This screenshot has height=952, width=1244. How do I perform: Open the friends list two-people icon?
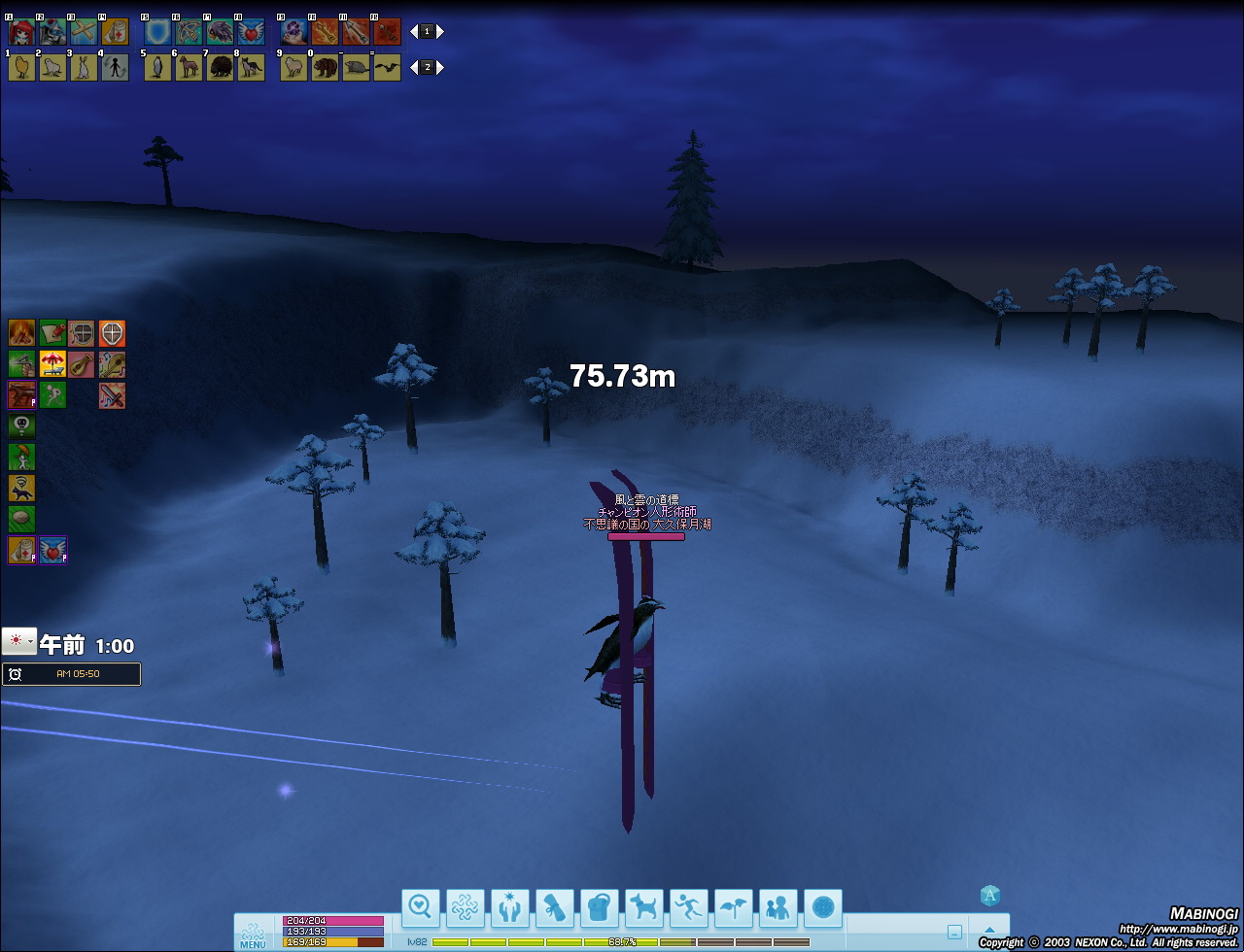(778, 908)
